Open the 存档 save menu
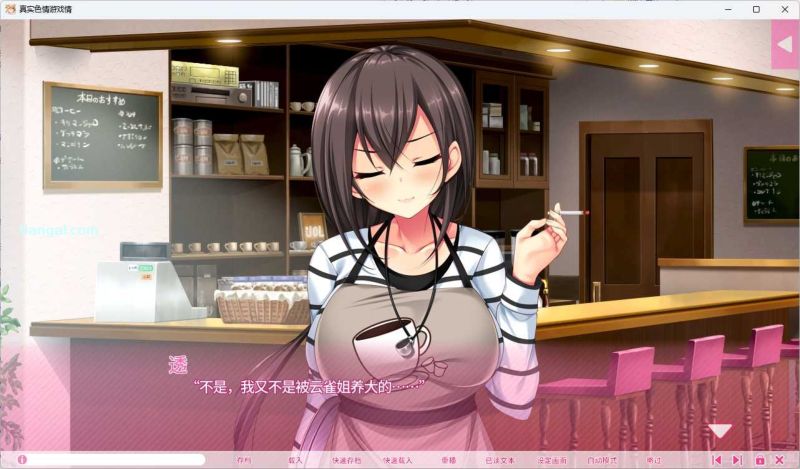 click(x=244, y=460)
